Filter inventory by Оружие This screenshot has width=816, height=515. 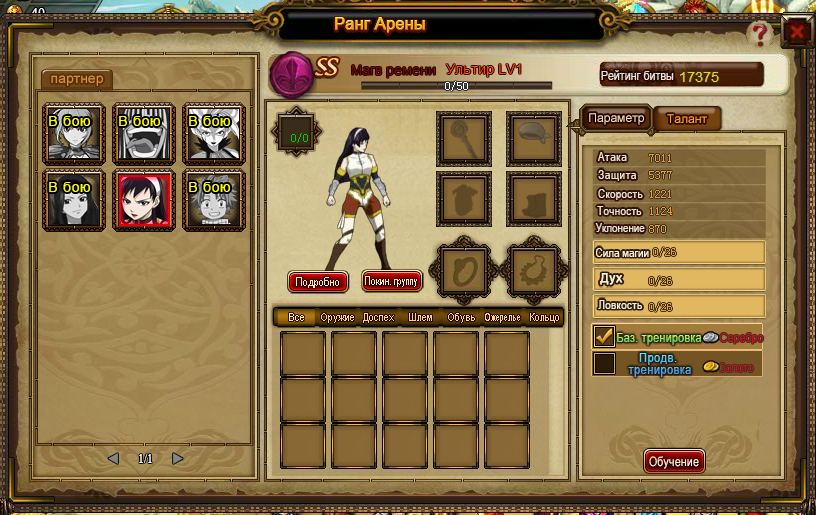pos(337,317)
